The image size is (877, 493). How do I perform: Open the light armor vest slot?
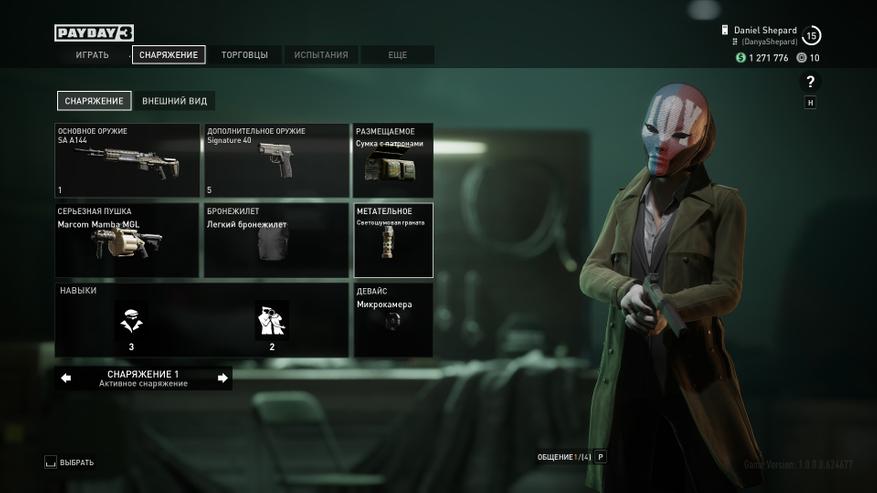(x=276, y=240)
